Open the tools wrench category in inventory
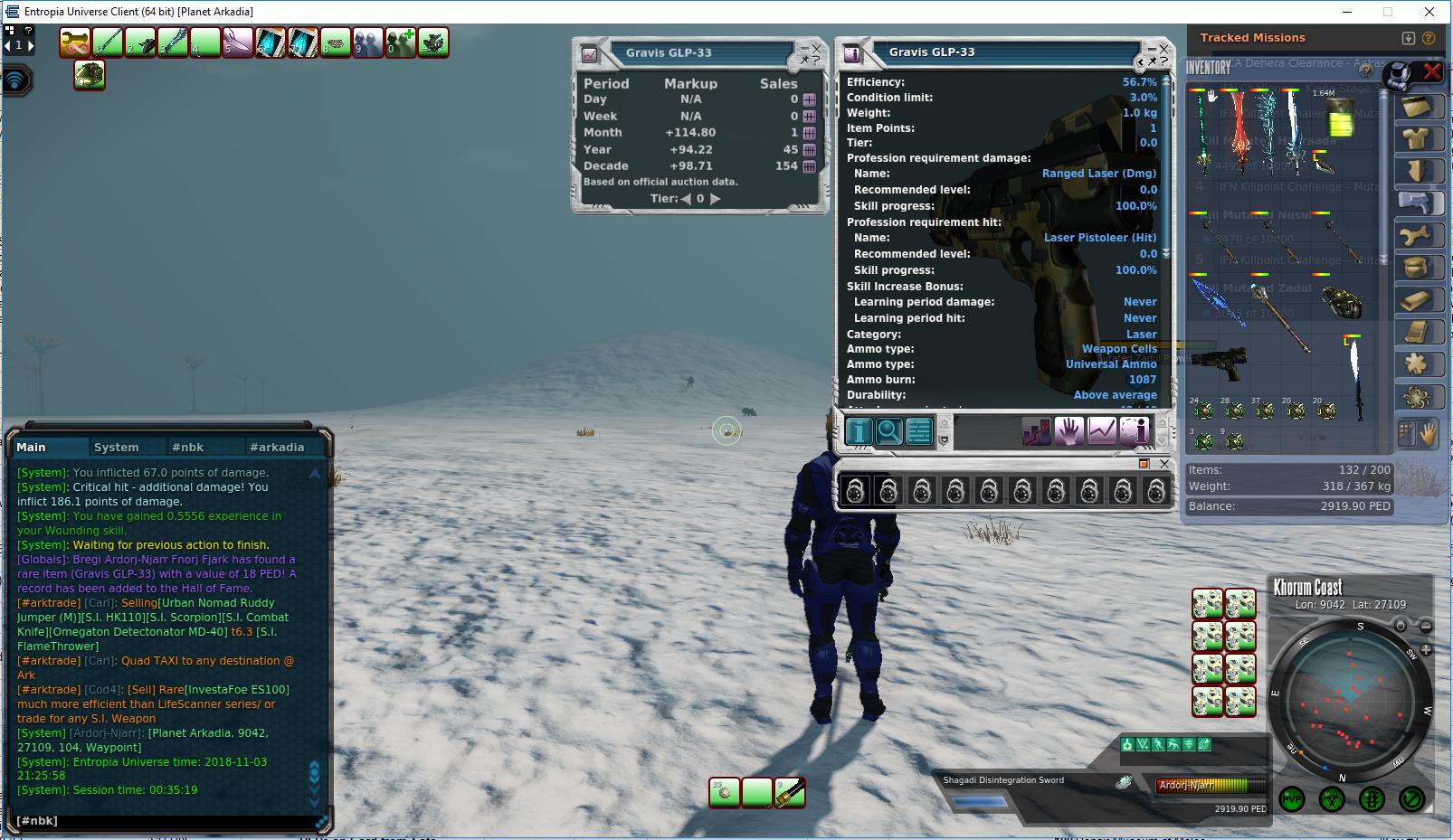This screenshot has width=1453, height=840. pyautogui.click(x=1416, y=236)
